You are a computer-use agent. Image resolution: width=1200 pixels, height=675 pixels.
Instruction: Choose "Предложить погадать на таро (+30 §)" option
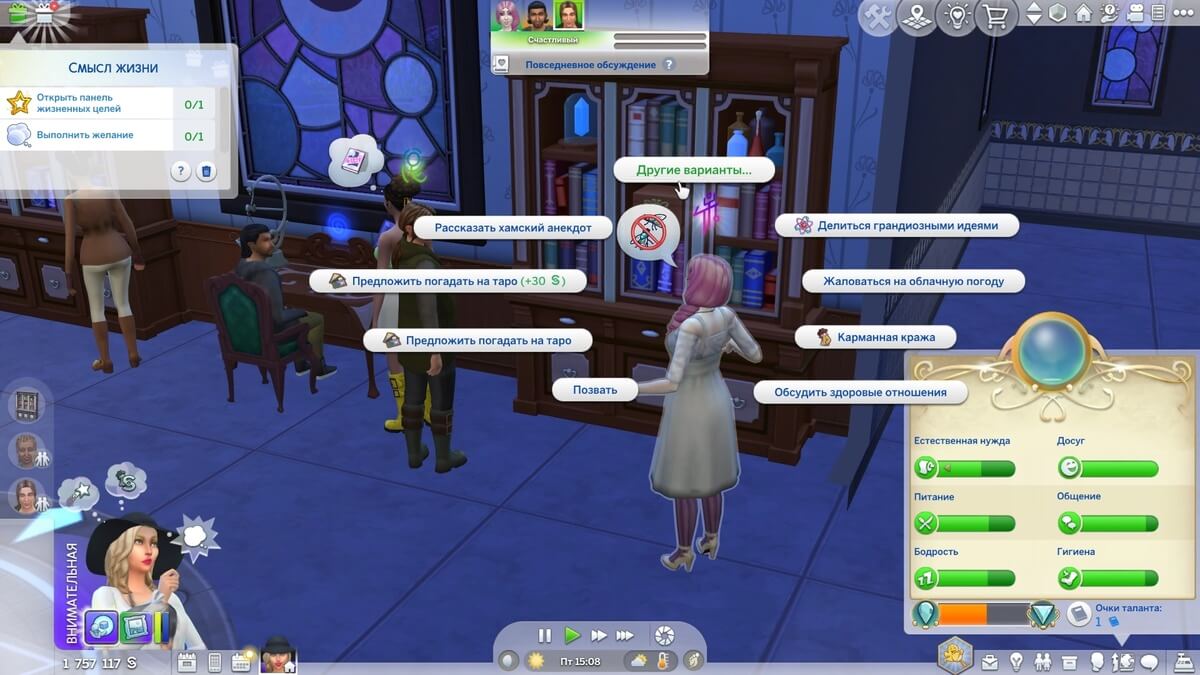(447, 281)
